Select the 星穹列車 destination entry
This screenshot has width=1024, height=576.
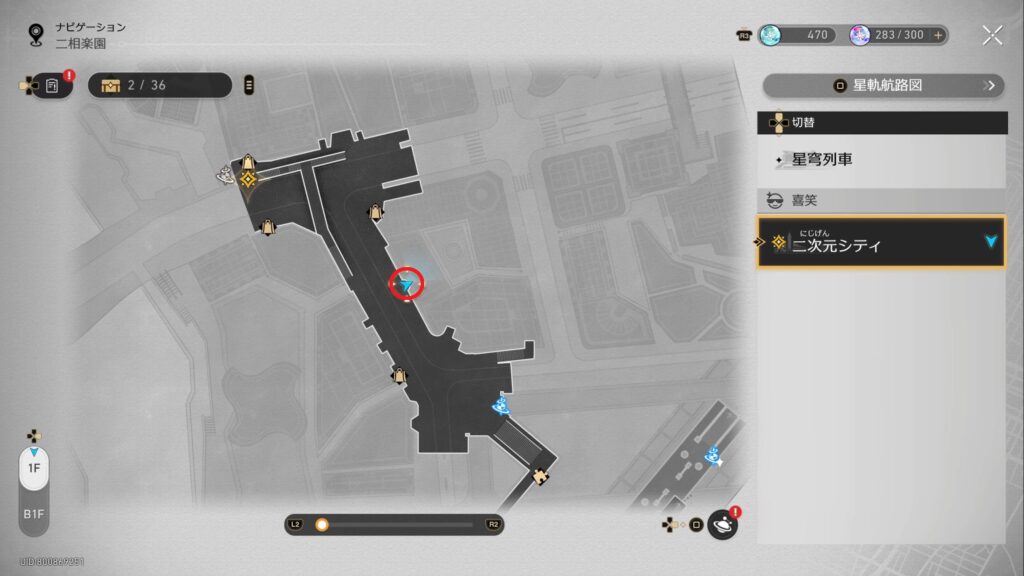(881, 159)
